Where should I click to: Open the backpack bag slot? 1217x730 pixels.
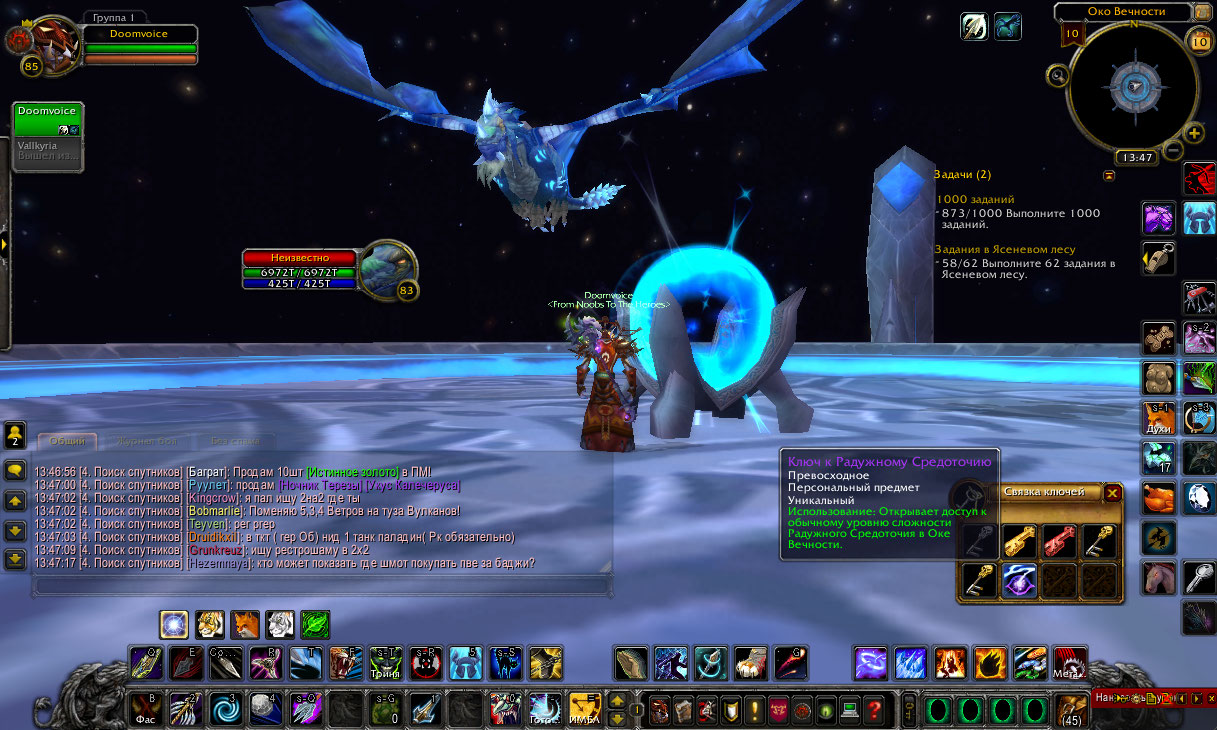point(1072,709)
